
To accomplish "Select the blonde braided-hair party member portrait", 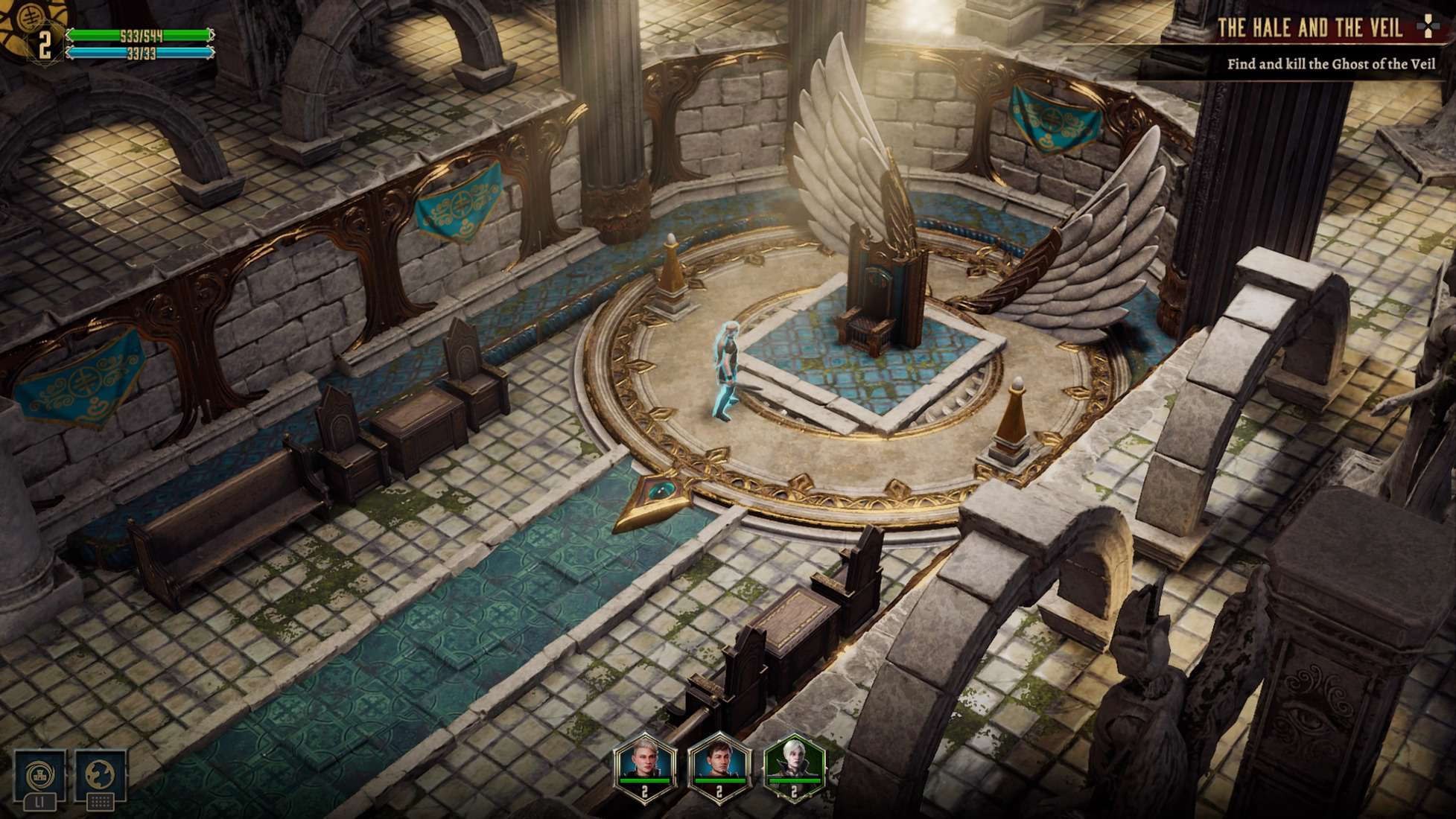I will pyautogui.click(x=645, y=765).
